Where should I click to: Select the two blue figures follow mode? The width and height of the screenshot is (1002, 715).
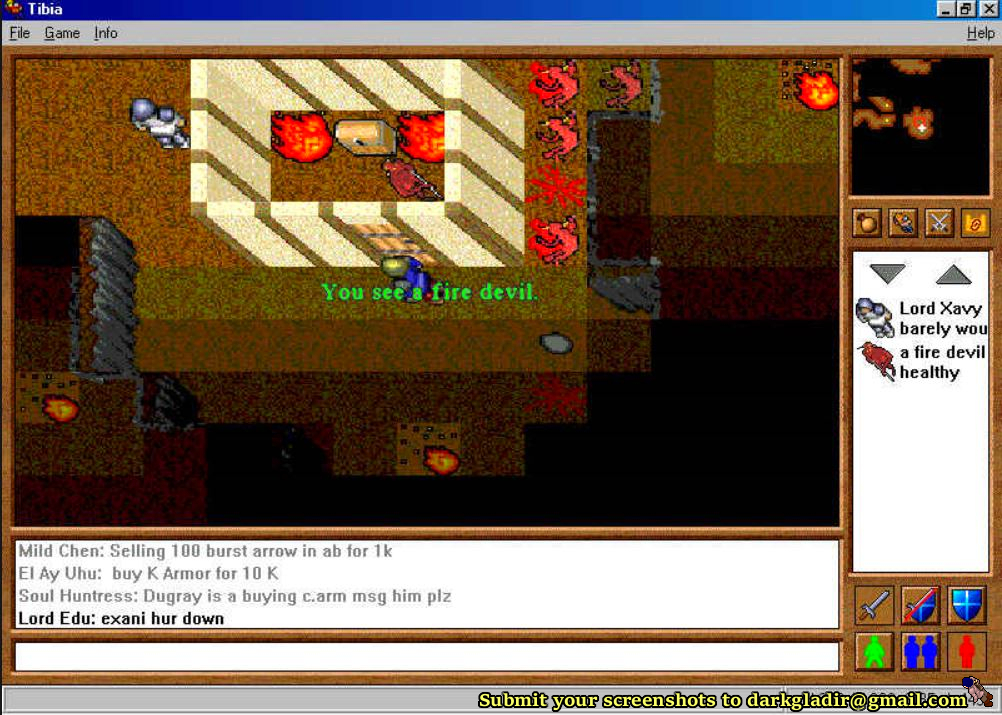click(x=920, y=652)
